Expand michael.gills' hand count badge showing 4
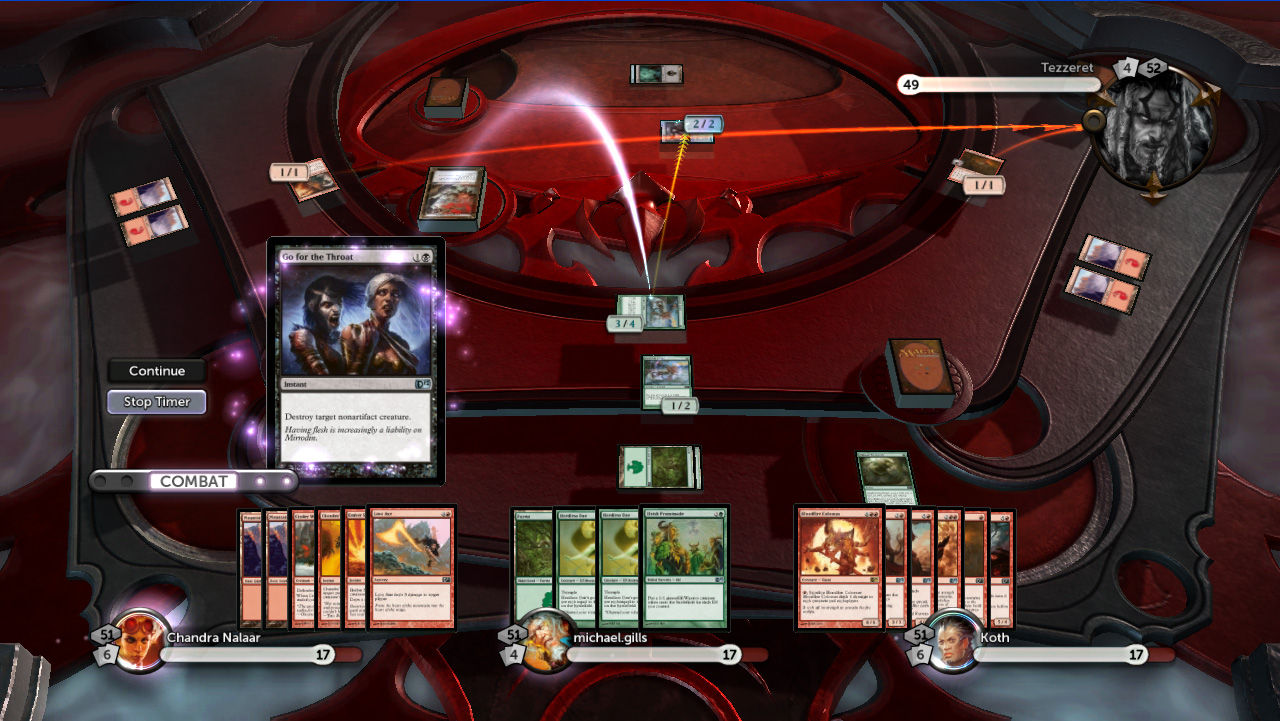 click(513, 654)
